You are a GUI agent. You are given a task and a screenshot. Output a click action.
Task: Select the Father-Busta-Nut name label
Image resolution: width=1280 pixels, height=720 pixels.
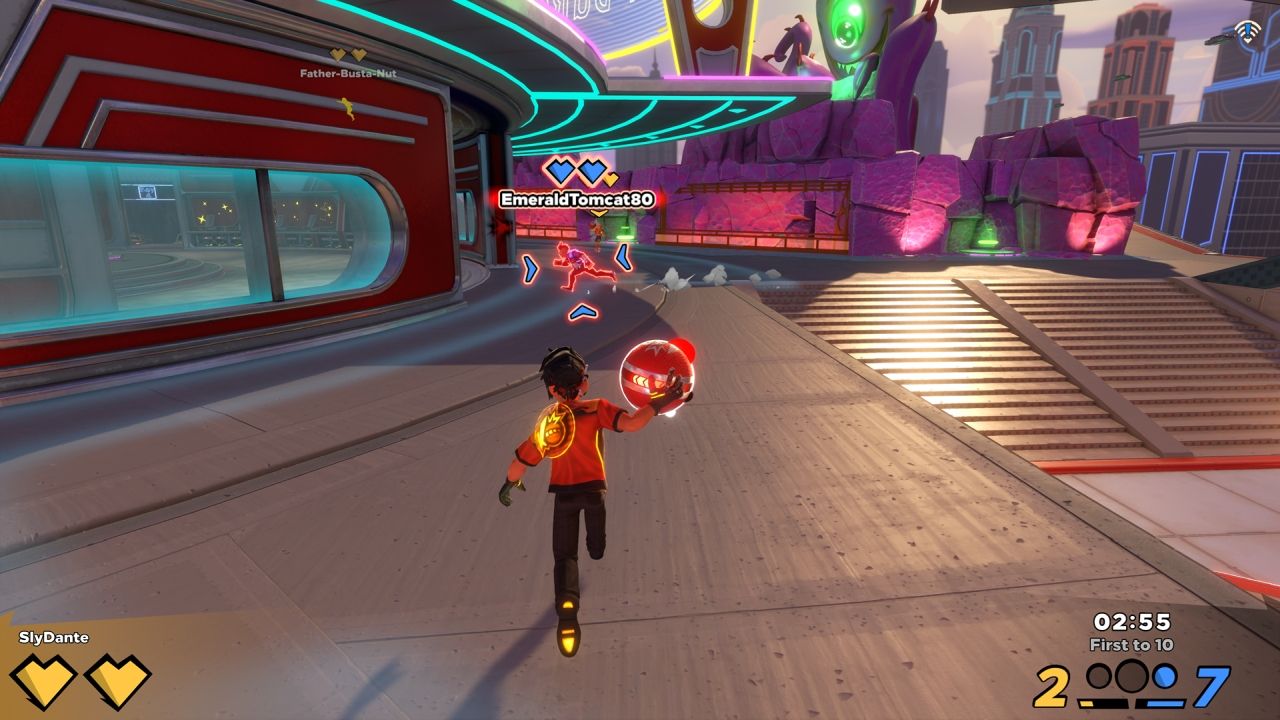[342, 73]
